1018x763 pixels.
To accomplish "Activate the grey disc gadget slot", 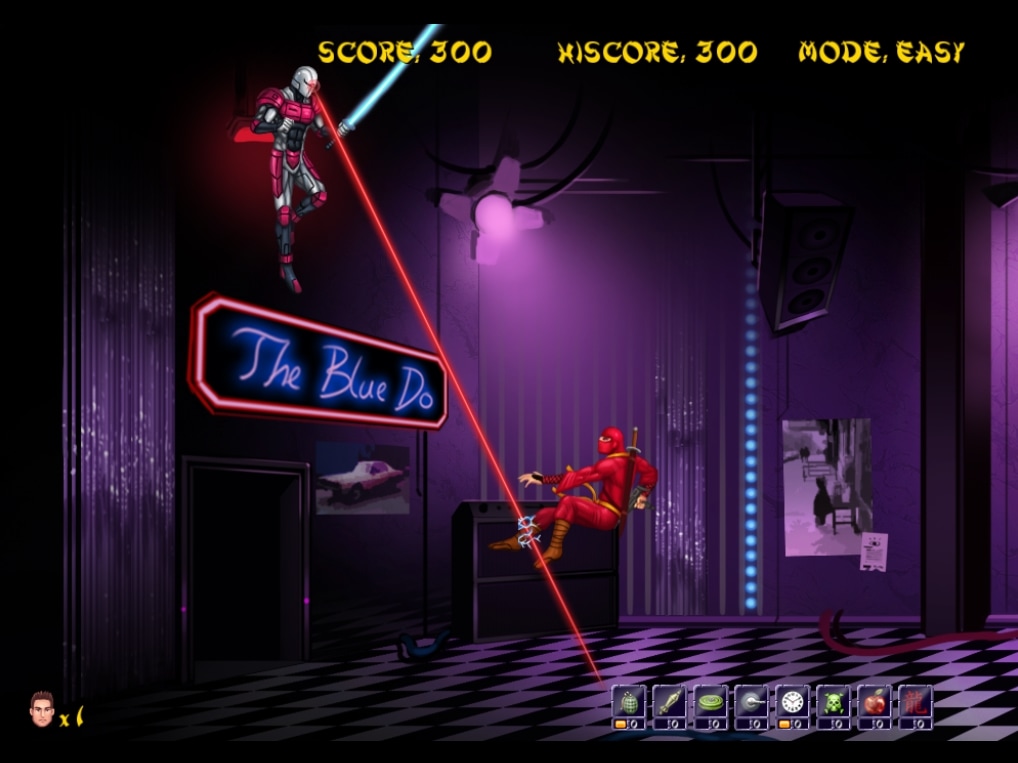I will (751, 702).
